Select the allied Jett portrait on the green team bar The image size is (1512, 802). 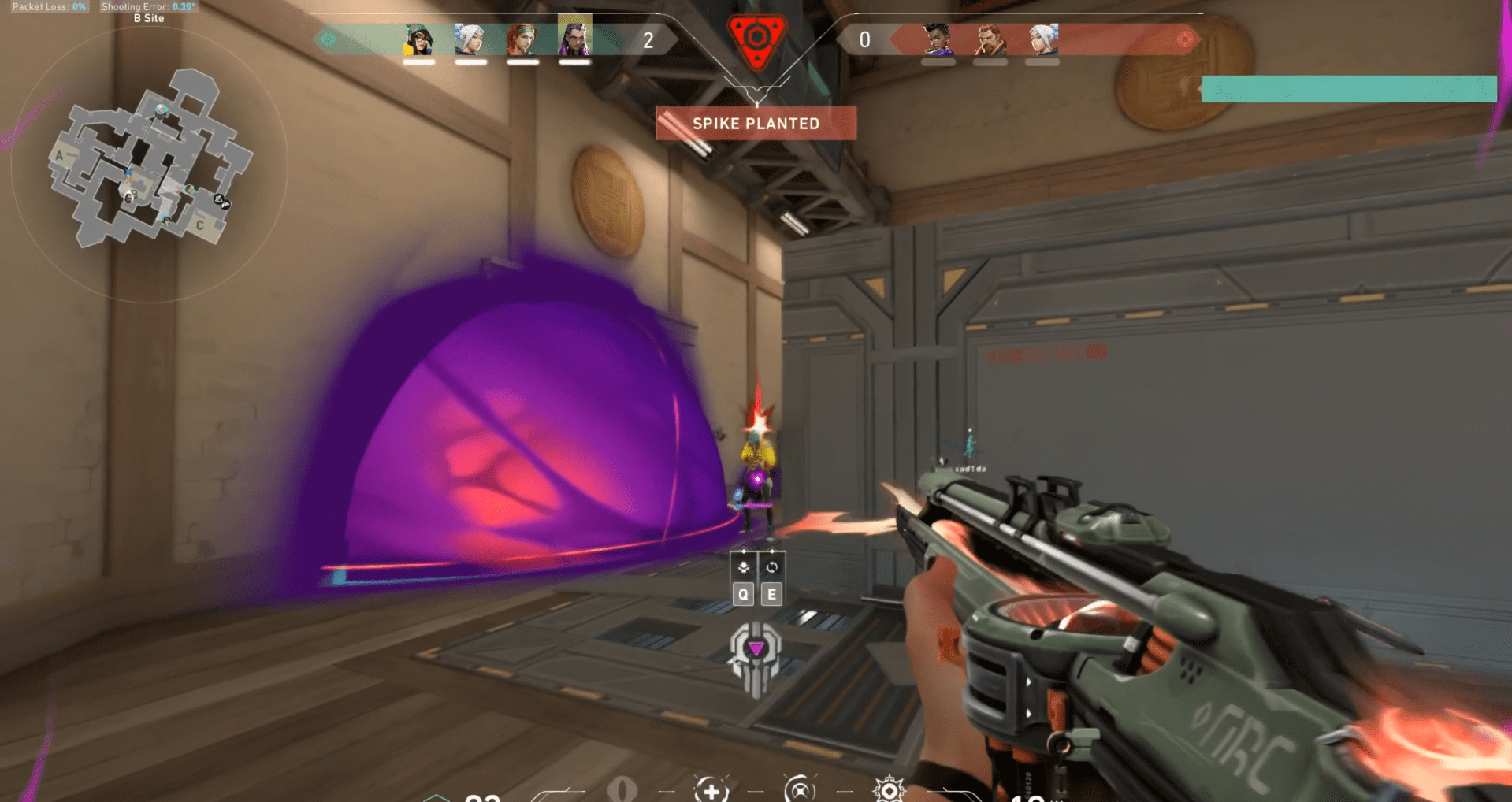point(470,39)
